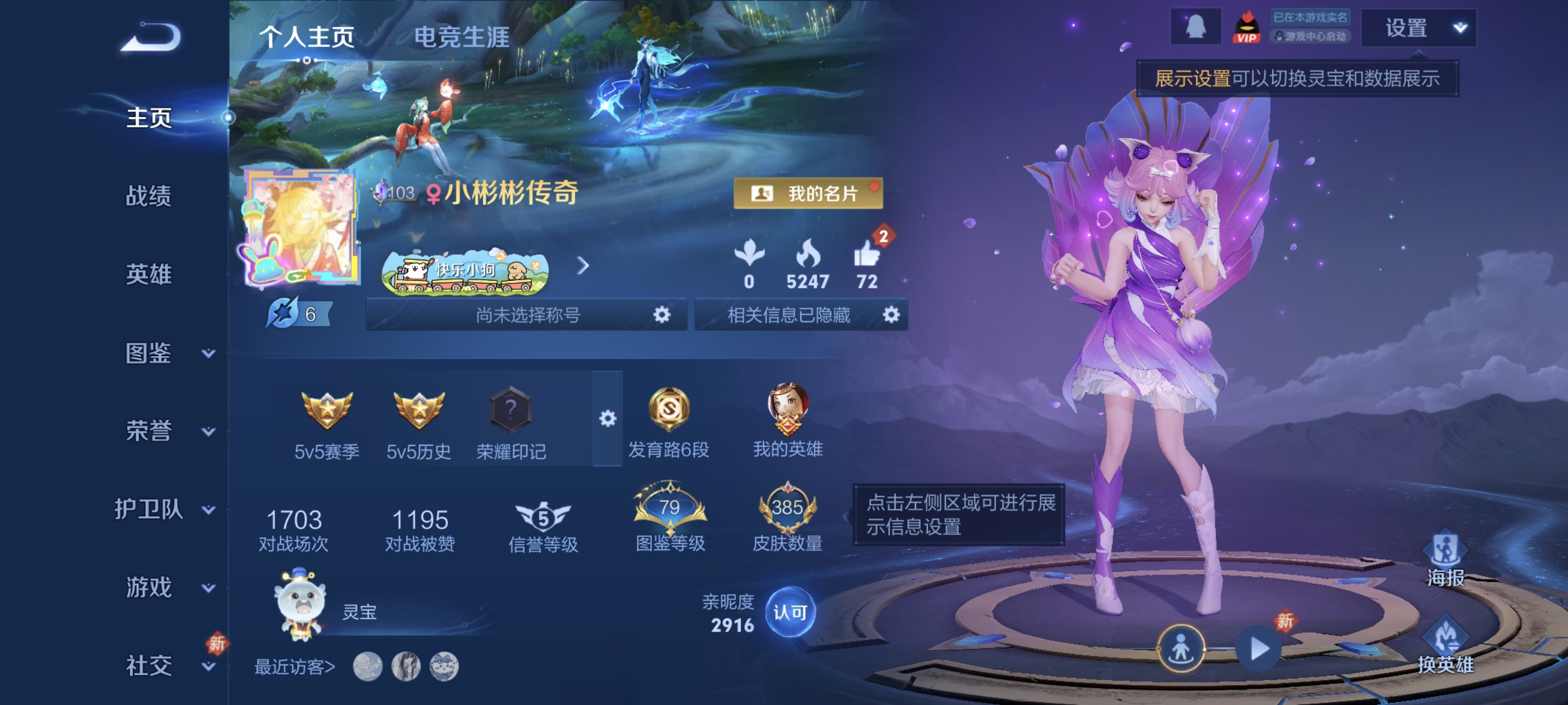1568x705 pixels.
Task: Open settings gear beside 尚未选择称号
Action: (662, 315)
